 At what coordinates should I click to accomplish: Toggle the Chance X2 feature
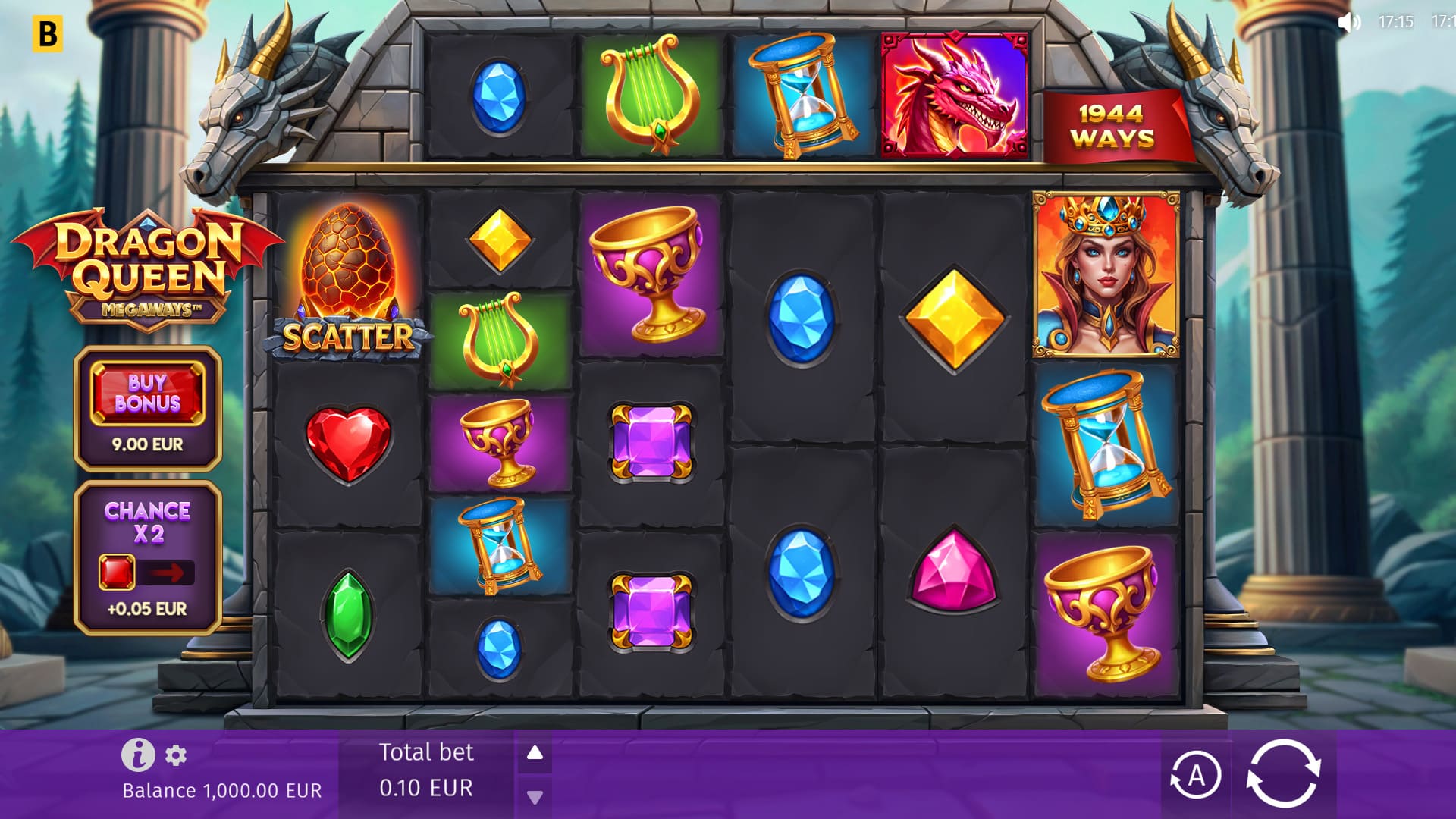pos(146,573)
